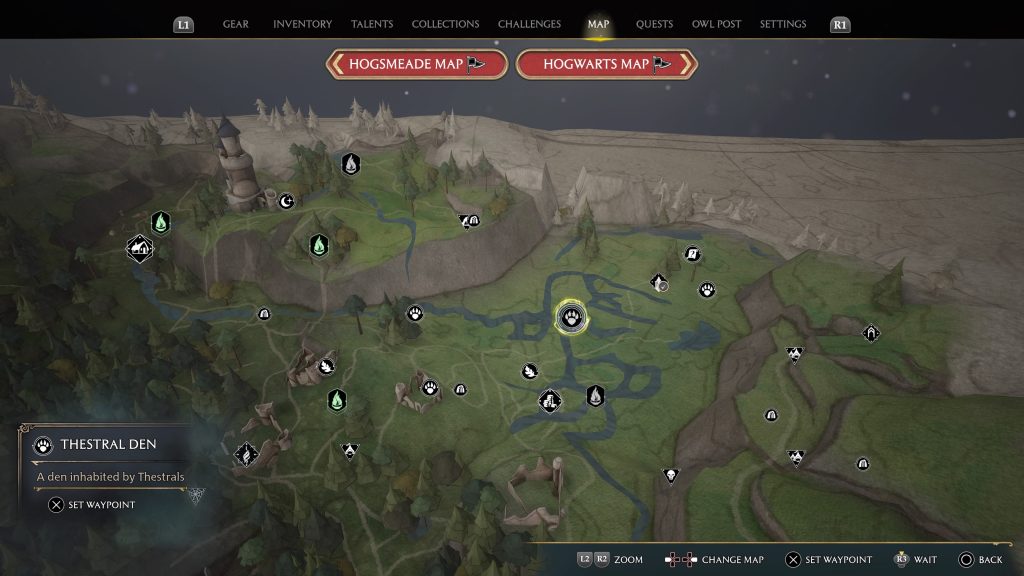Switch to the Hogwarts Map
1024x576 pixels.
point(606,64)
